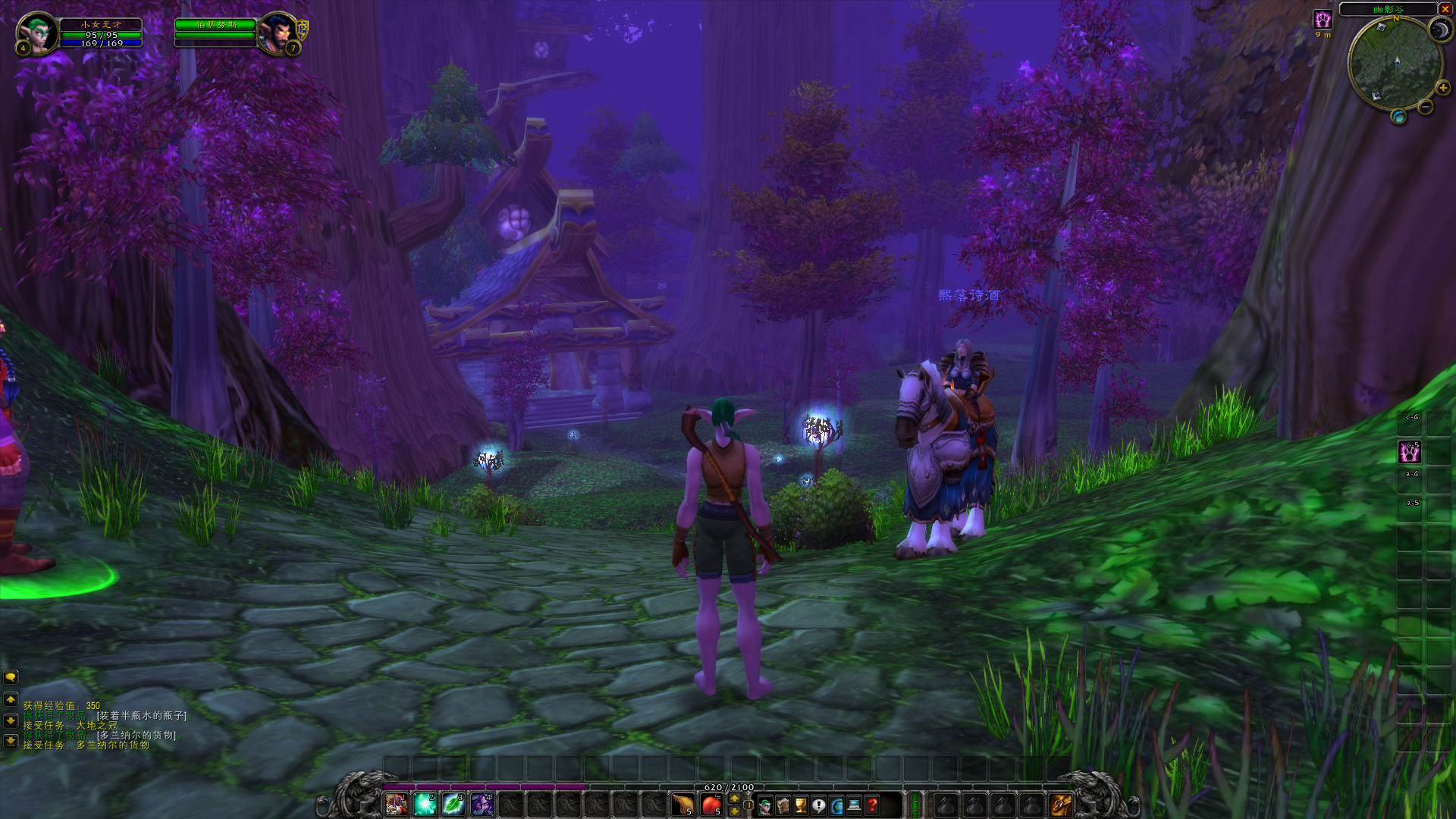
Task: Open the main backpack bag
Action: [x=1061, y=805]
